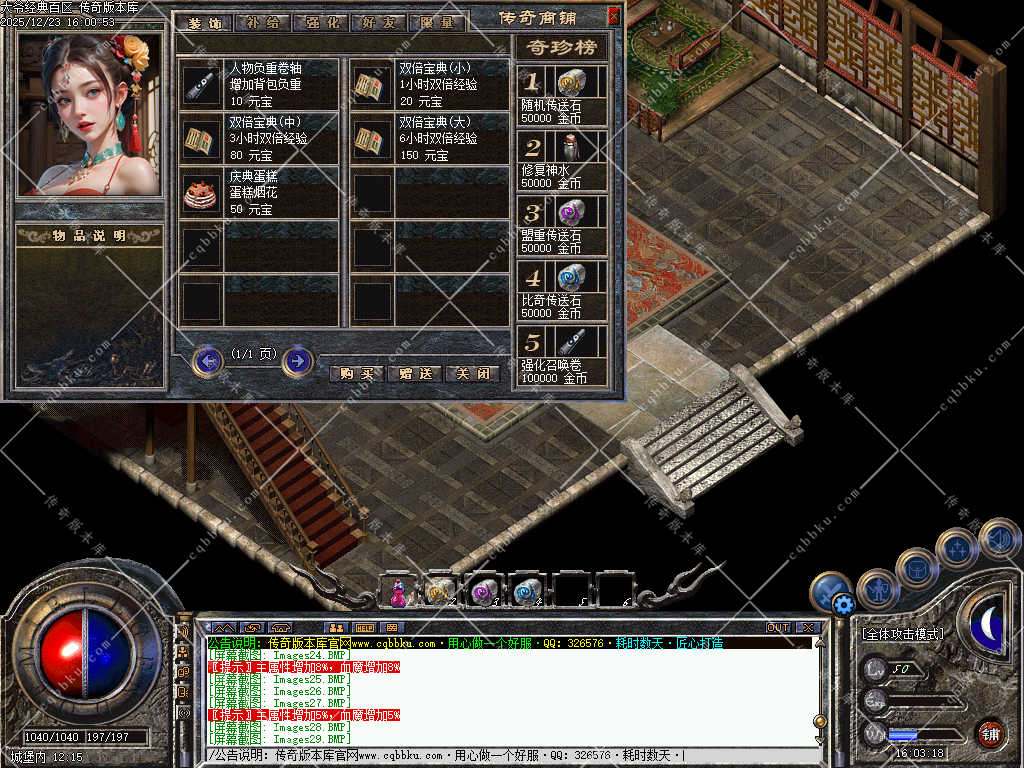Viewport: 1024px width, 768px height.
Task: Switch to the 装饰 shop tab
Action: point(204,23)
